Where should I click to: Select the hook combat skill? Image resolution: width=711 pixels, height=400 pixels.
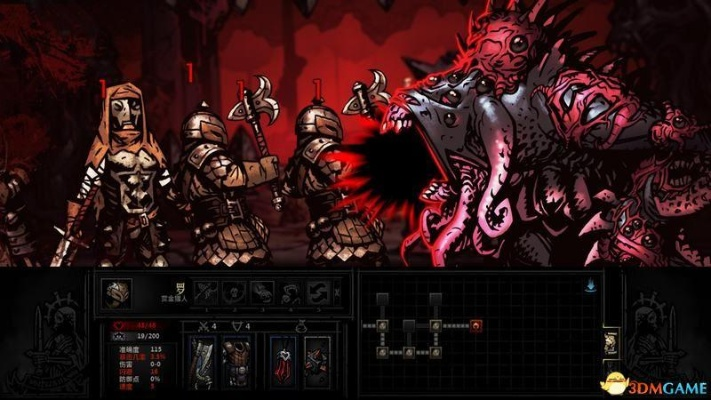[291, 292]
